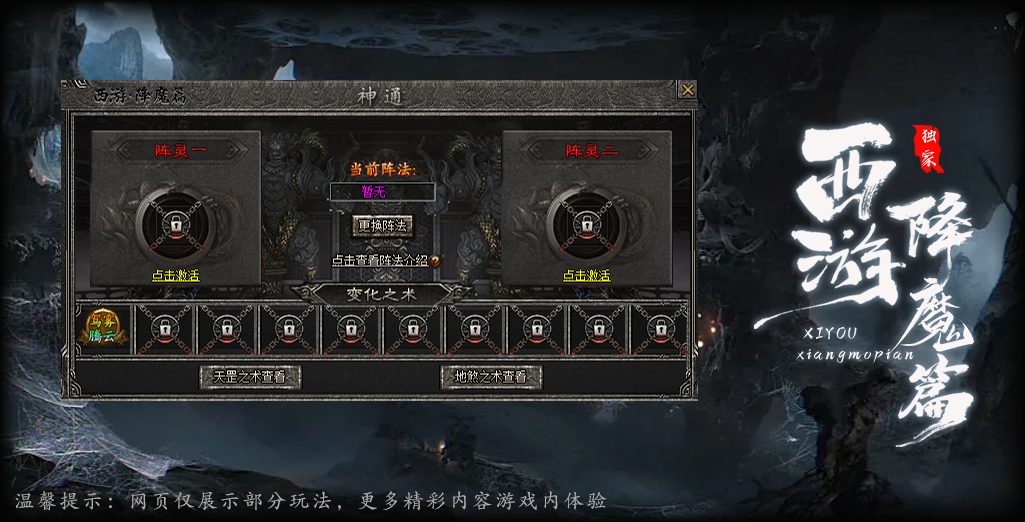Open the 点击查看阵法介绍 help link
Screen dimensions: 1025x522
[x=381, y=260]
